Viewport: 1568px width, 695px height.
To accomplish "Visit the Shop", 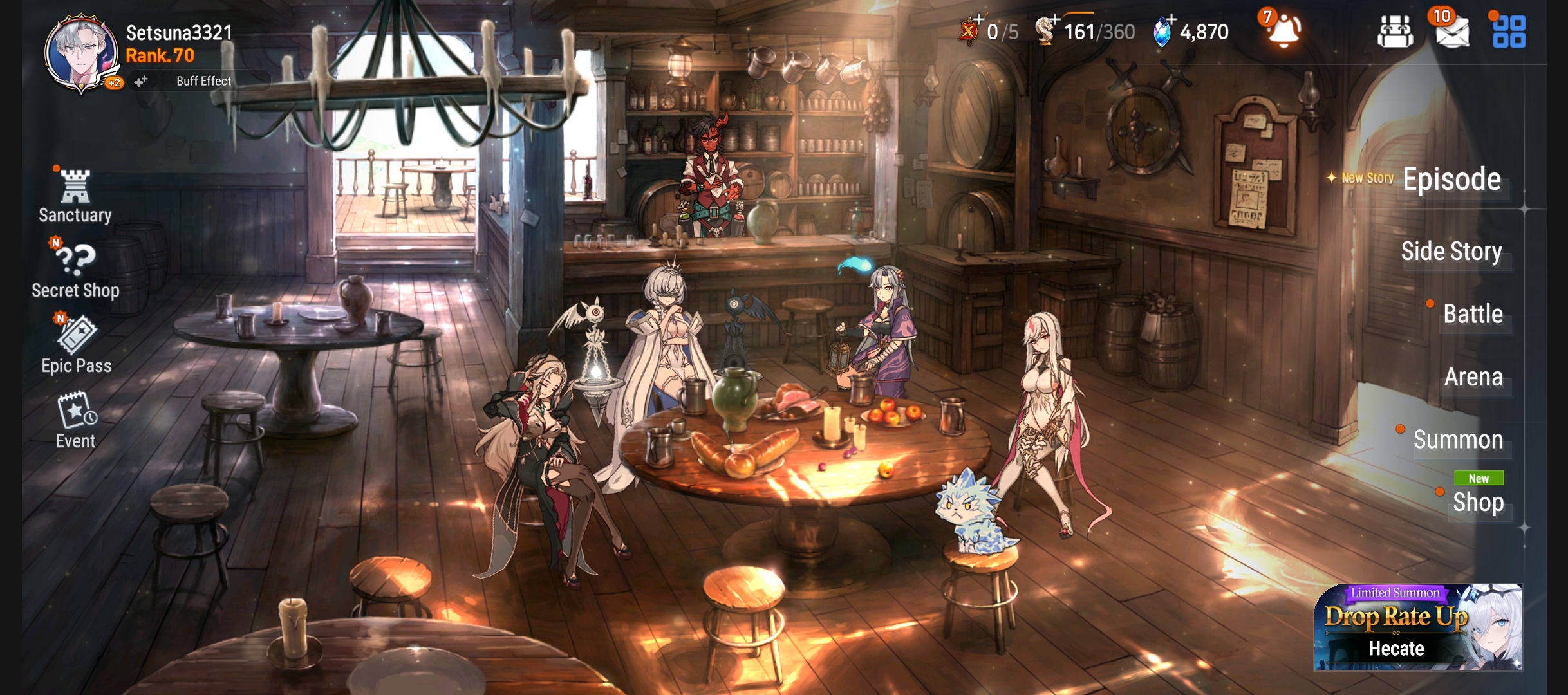I will click(x=1477, y=502).
